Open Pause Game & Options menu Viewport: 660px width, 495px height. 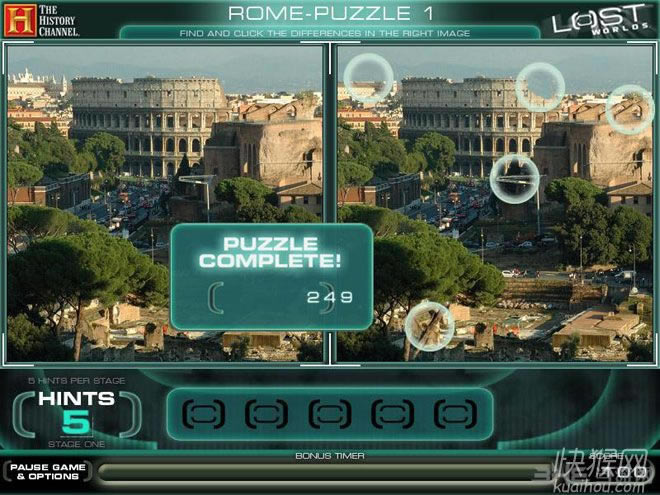pos(47,471)
